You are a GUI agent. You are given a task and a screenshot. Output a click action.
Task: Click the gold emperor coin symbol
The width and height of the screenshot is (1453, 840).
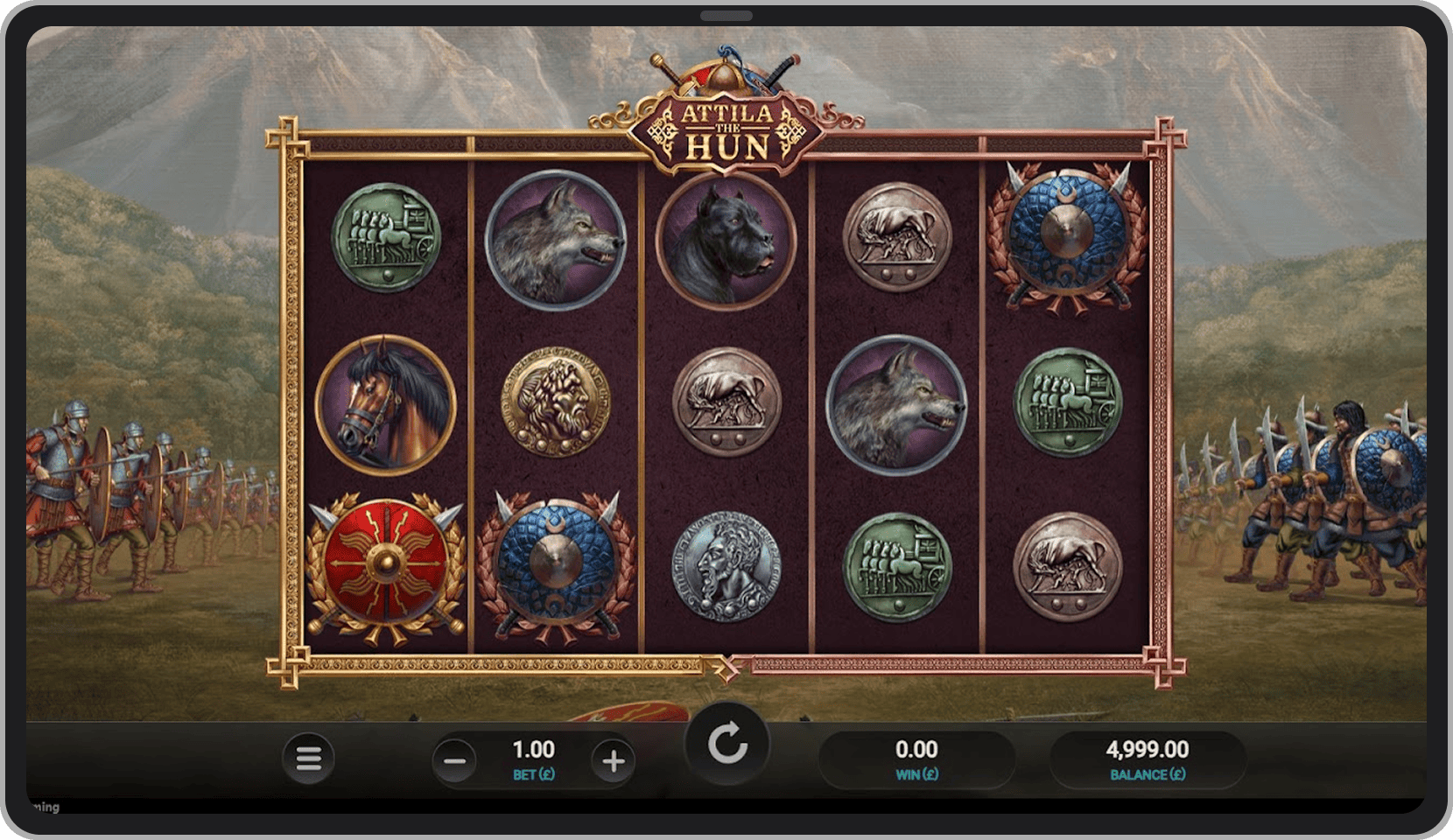tap(554, 402)
